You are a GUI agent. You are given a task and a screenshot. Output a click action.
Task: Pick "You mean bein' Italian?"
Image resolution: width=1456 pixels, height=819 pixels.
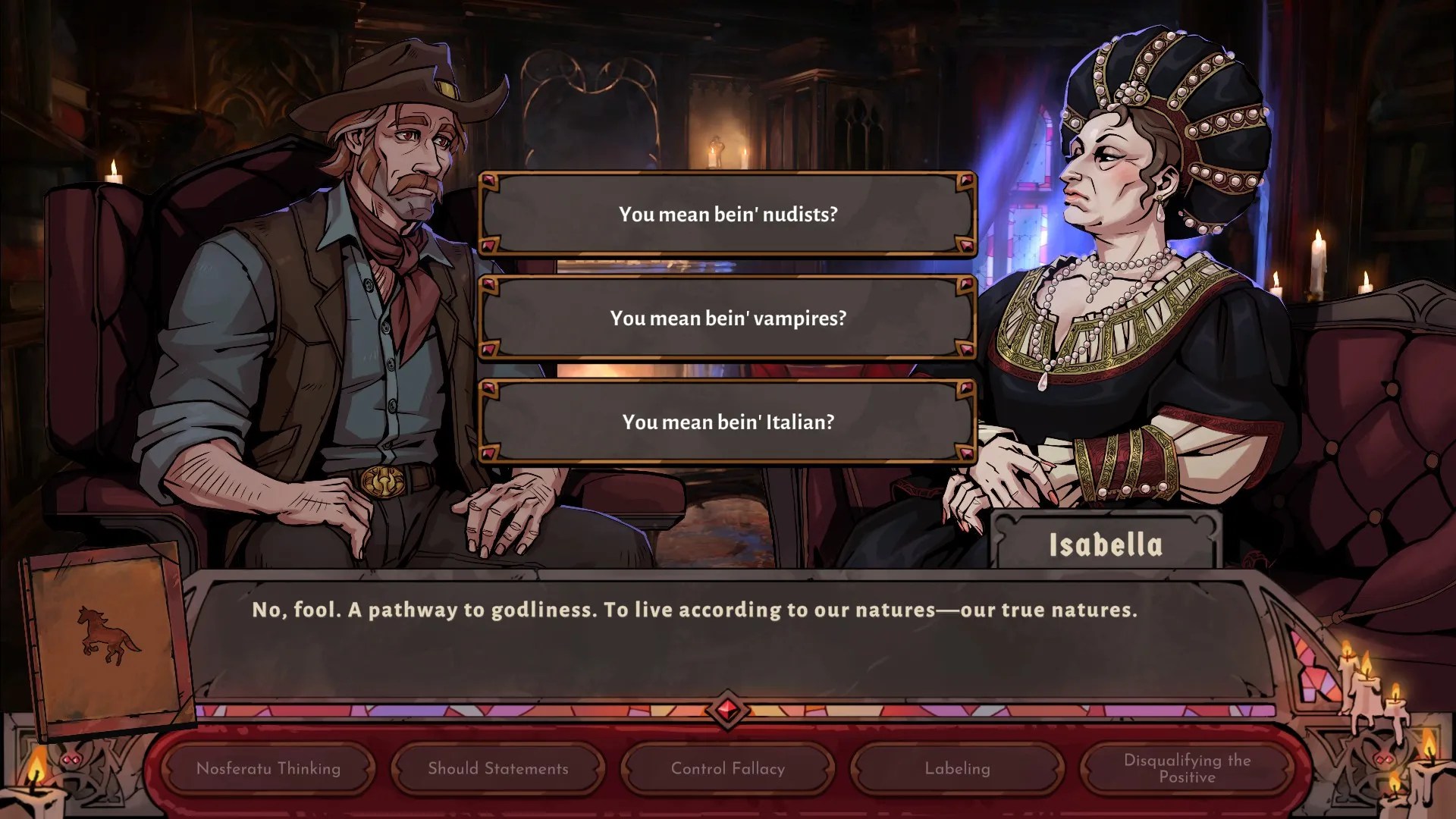point(726,422)
